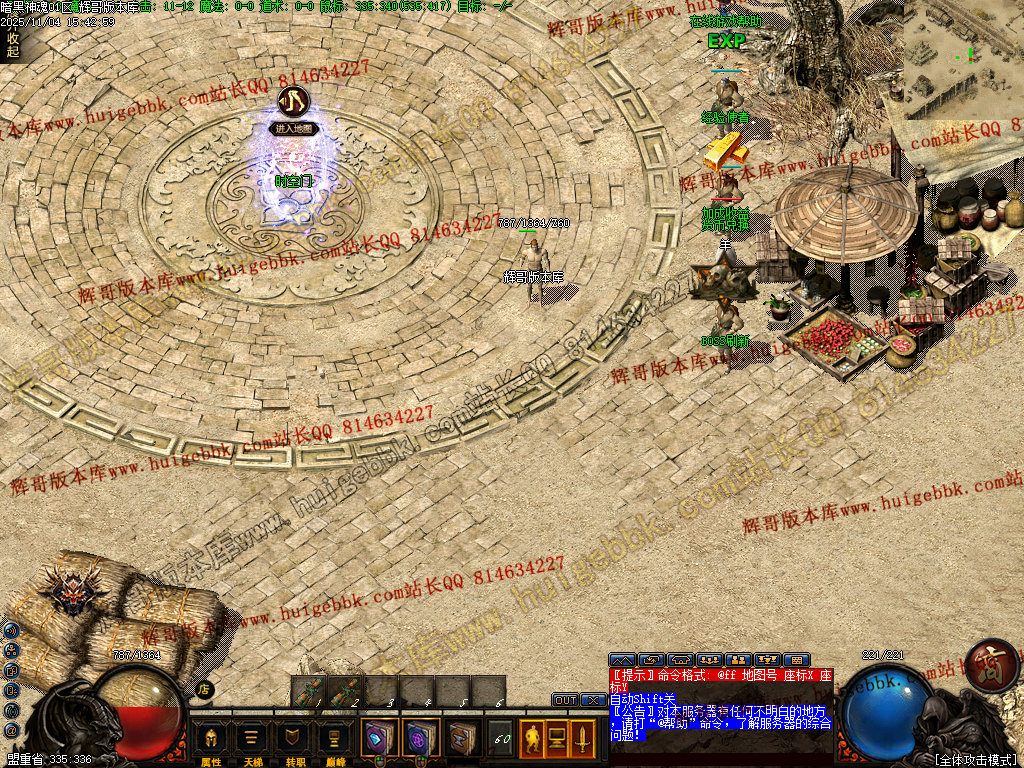Close the game with the X button
The height and width of the screenshot is (768, 1024).
pyautogui.click(x=593, y=700)
